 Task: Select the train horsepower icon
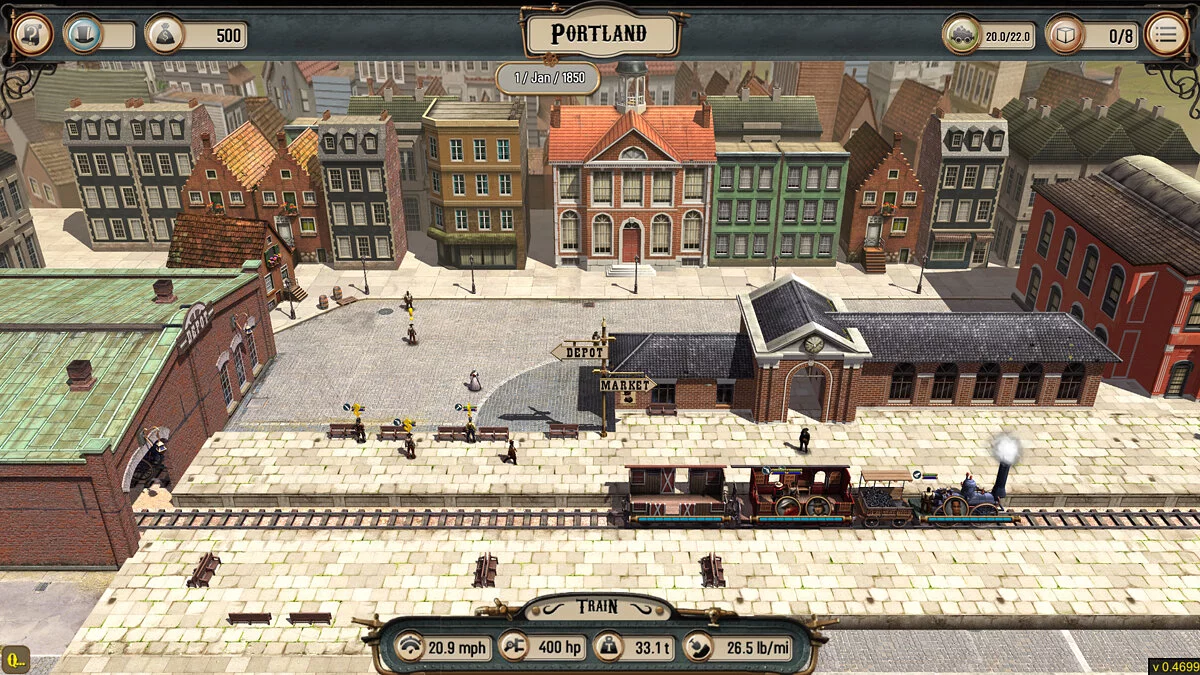pos(513,648)
